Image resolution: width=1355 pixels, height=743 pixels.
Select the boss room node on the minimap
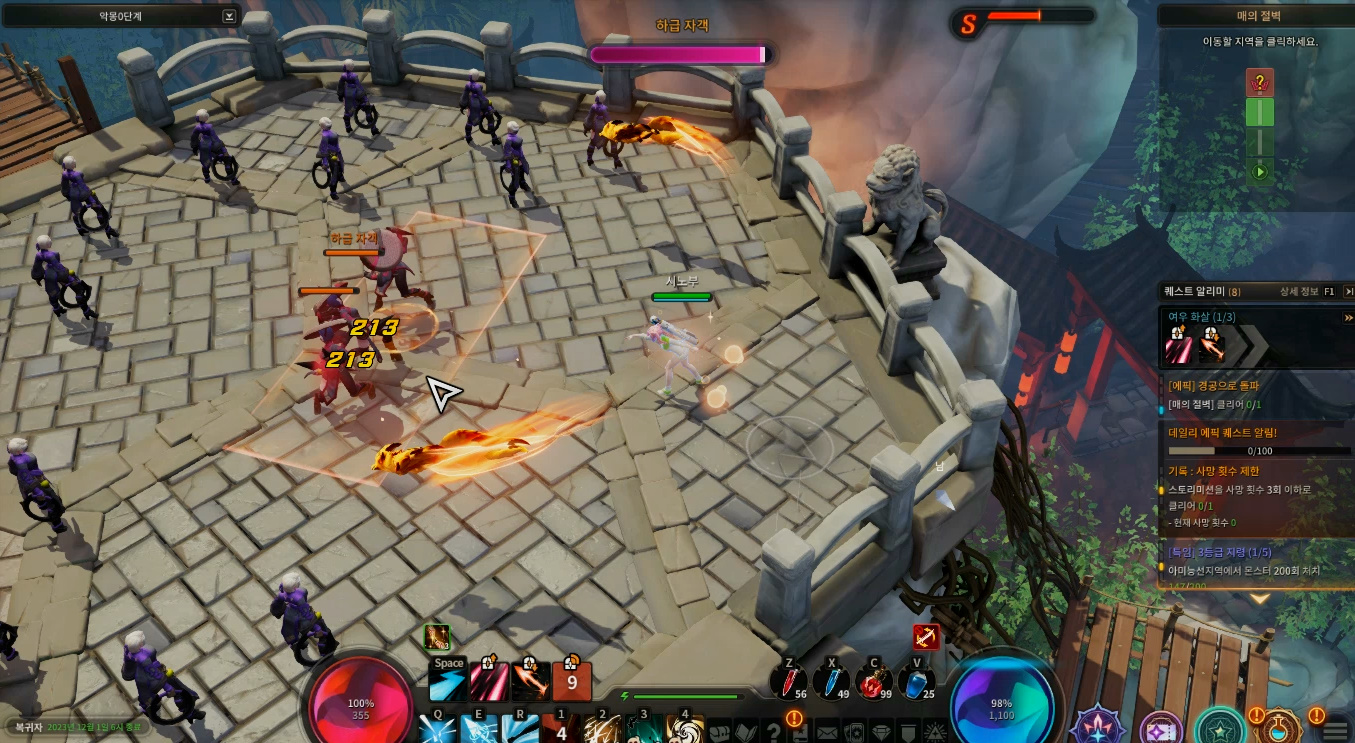click(x=1259, y=83)
